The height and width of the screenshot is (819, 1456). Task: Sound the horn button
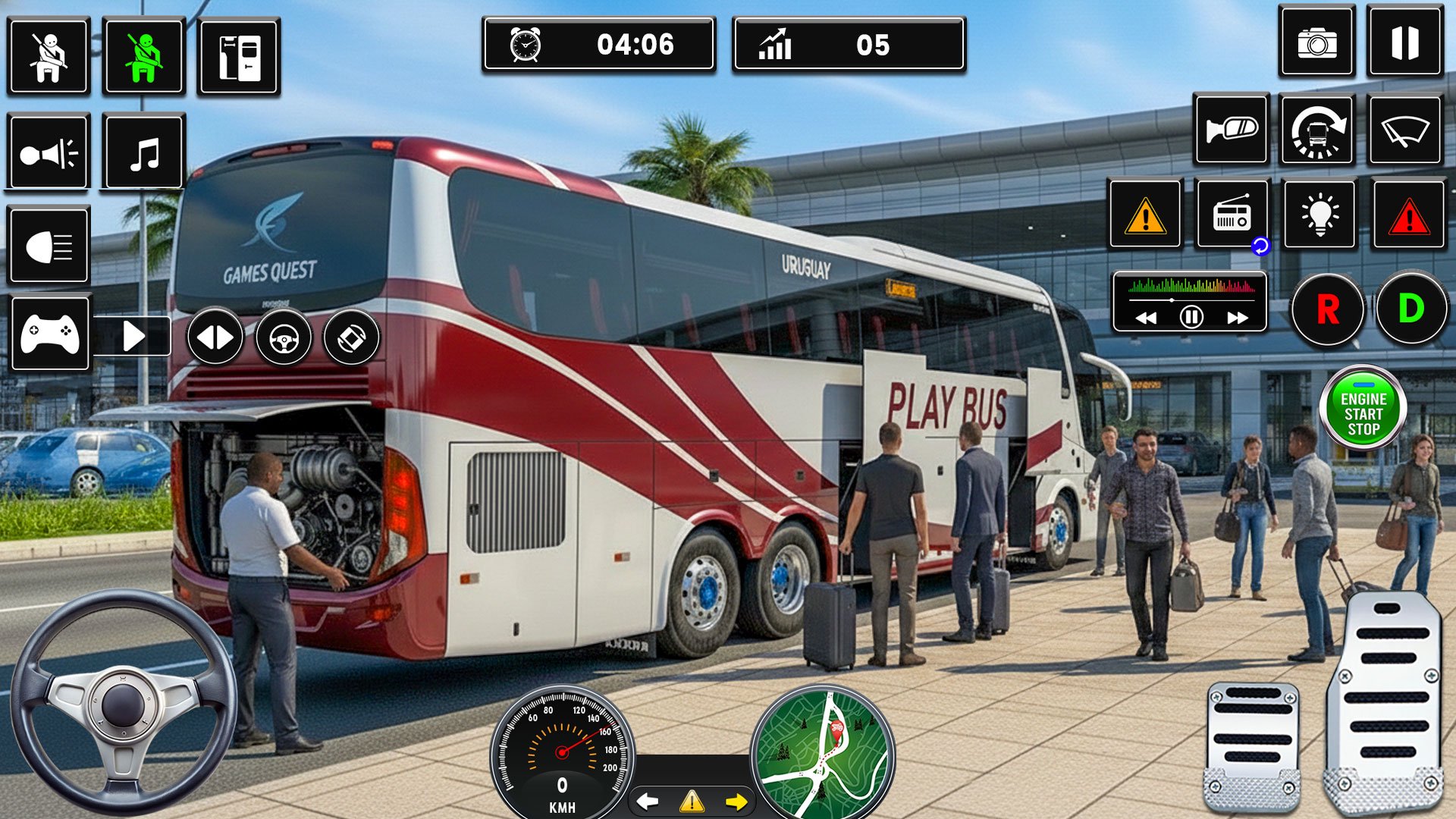pos(49,152)
